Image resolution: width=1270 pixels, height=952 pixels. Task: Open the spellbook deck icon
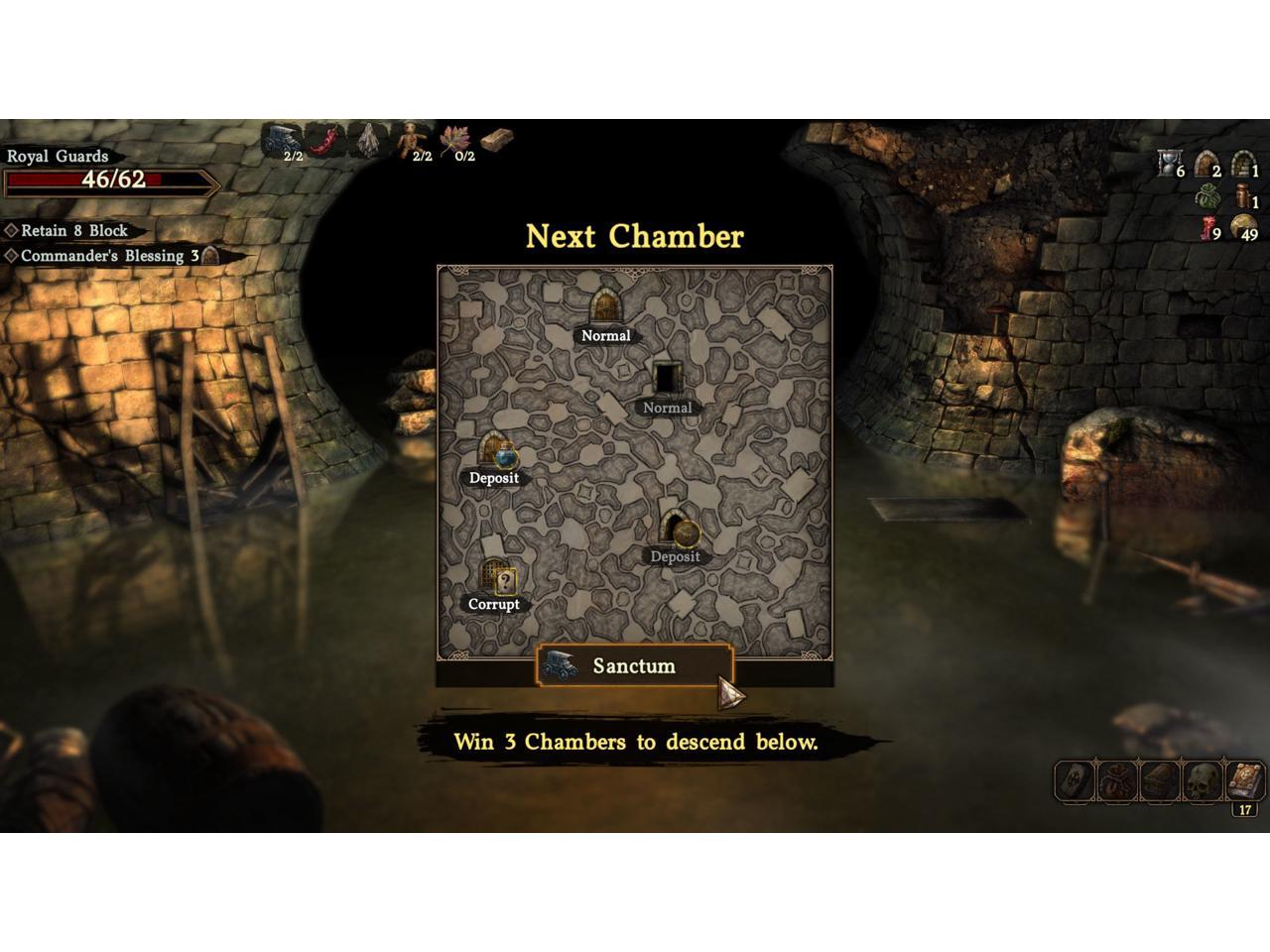(1244, 780)
